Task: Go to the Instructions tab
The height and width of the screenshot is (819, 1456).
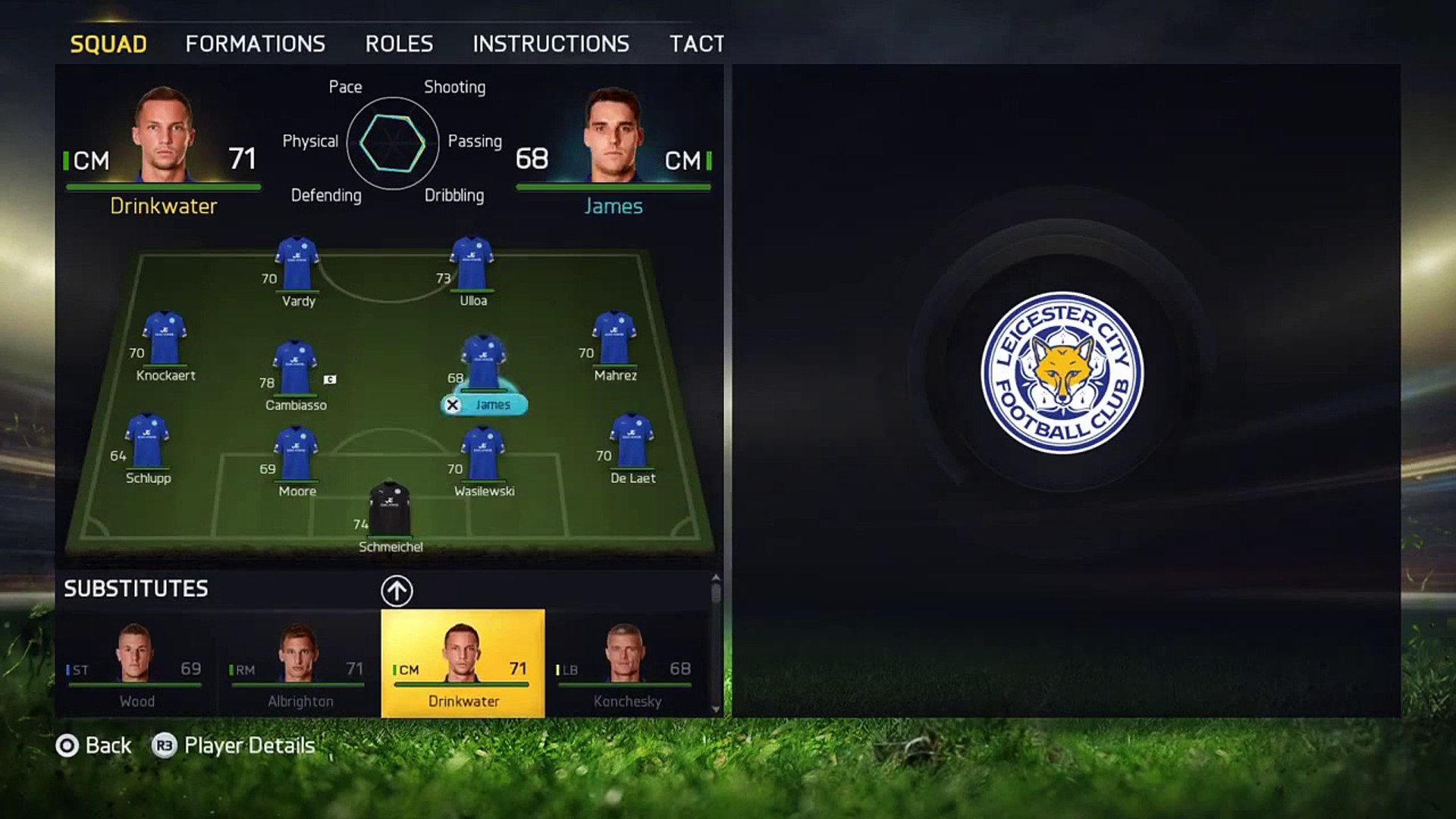Action: coord(551,44)
